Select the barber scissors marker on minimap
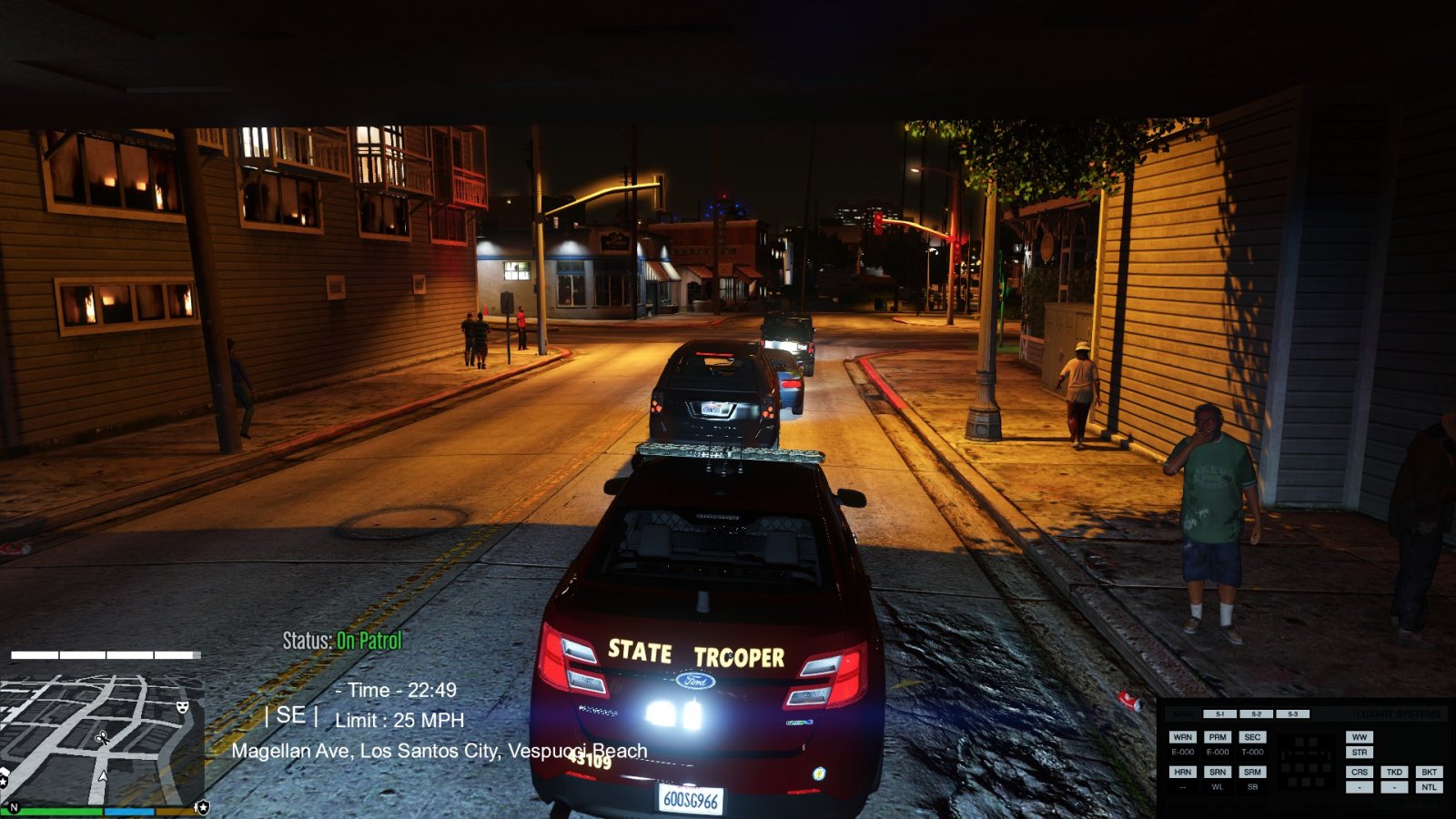Viewport: 1456px width, 819px height. point(102,738)
